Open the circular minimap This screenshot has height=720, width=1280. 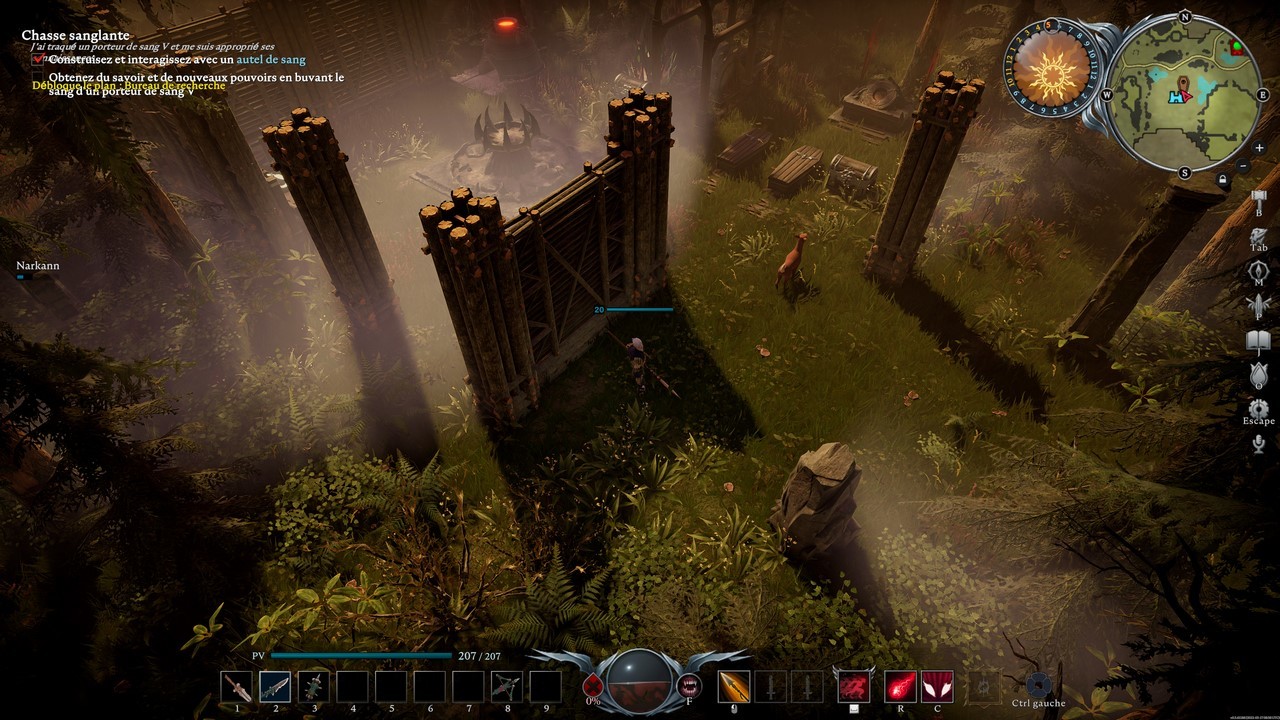[x=1186, y=95]
